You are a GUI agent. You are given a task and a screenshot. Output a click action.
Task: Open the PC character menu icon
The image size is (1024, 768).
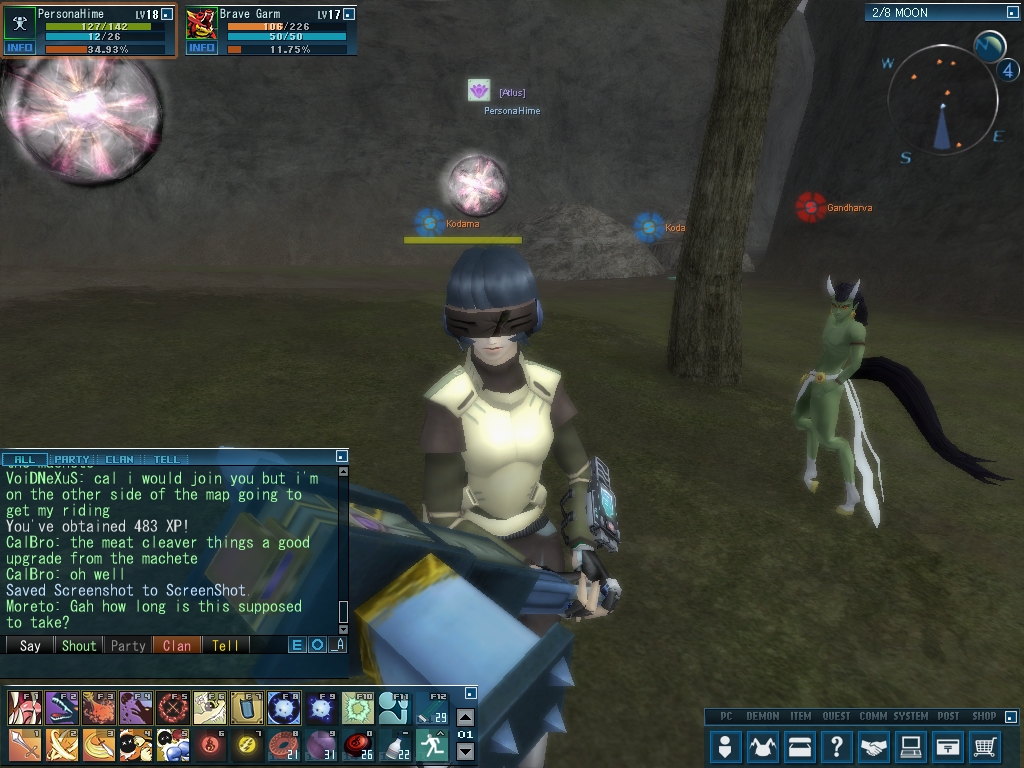click(x=726, y=746)
